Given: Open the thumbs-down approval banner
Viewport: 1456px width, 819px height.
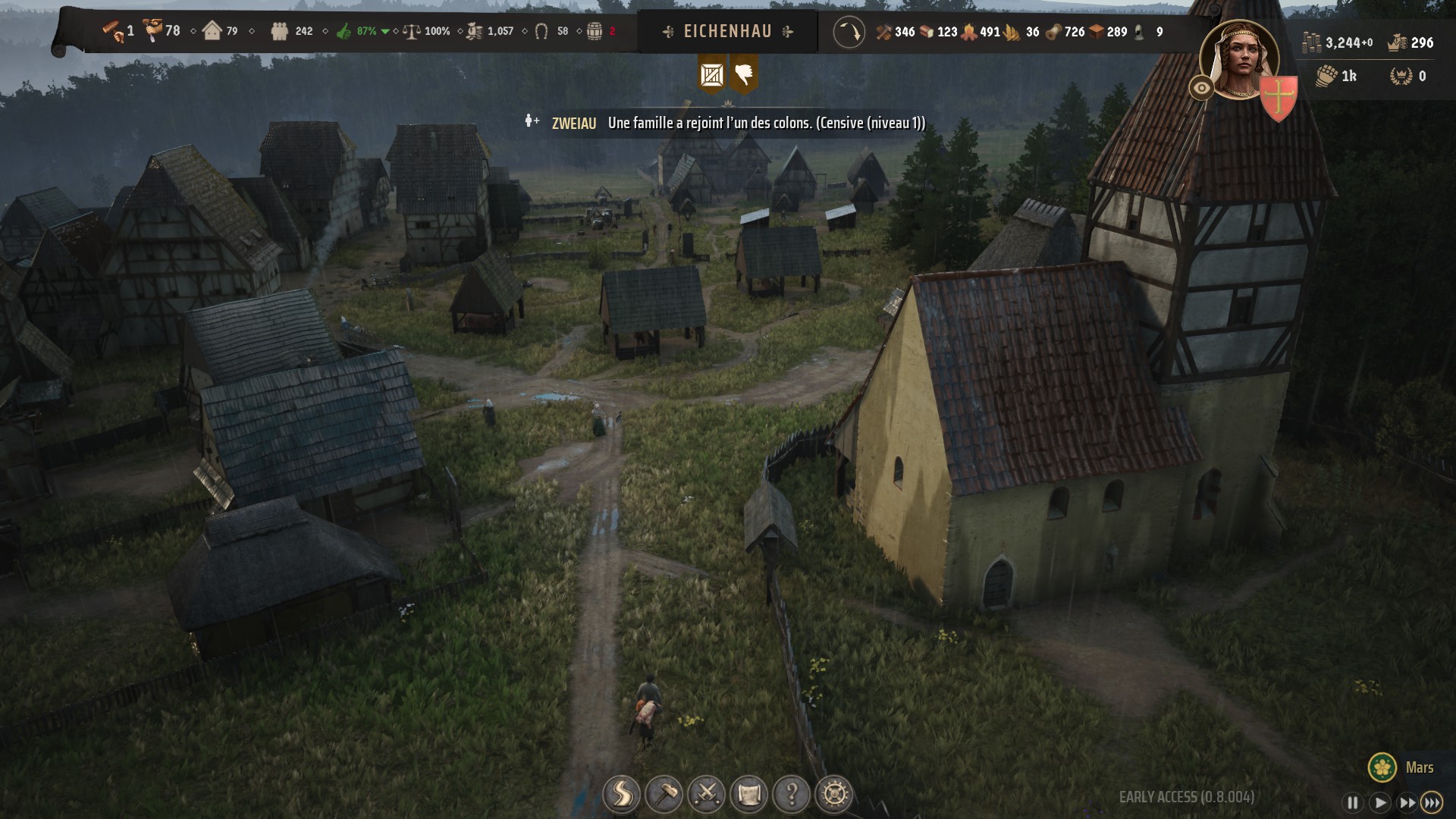Looking at the screenshot, I should coord(744,74).
